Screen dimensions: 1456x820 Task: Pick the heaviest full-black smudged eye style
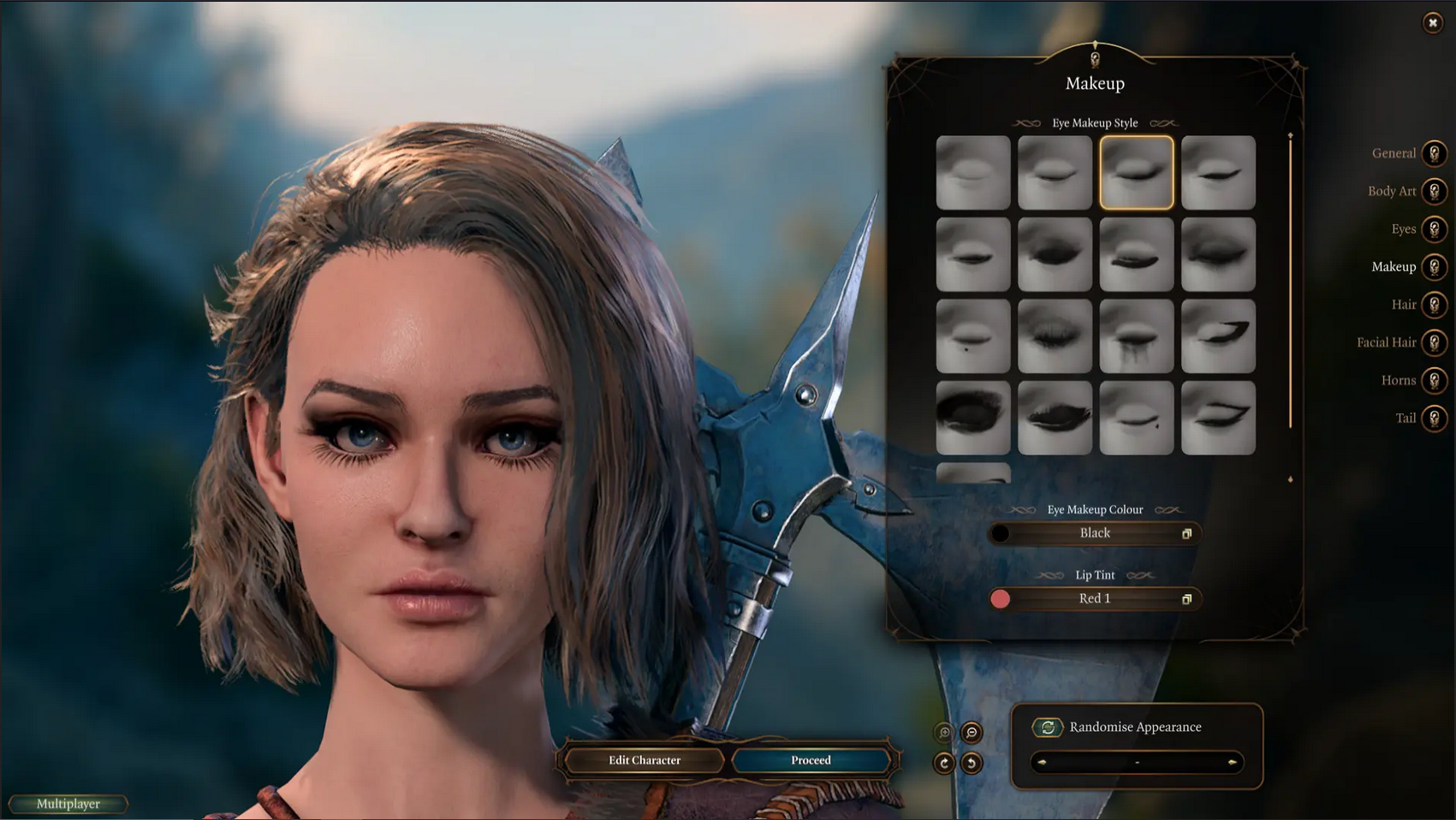[973, 418]
